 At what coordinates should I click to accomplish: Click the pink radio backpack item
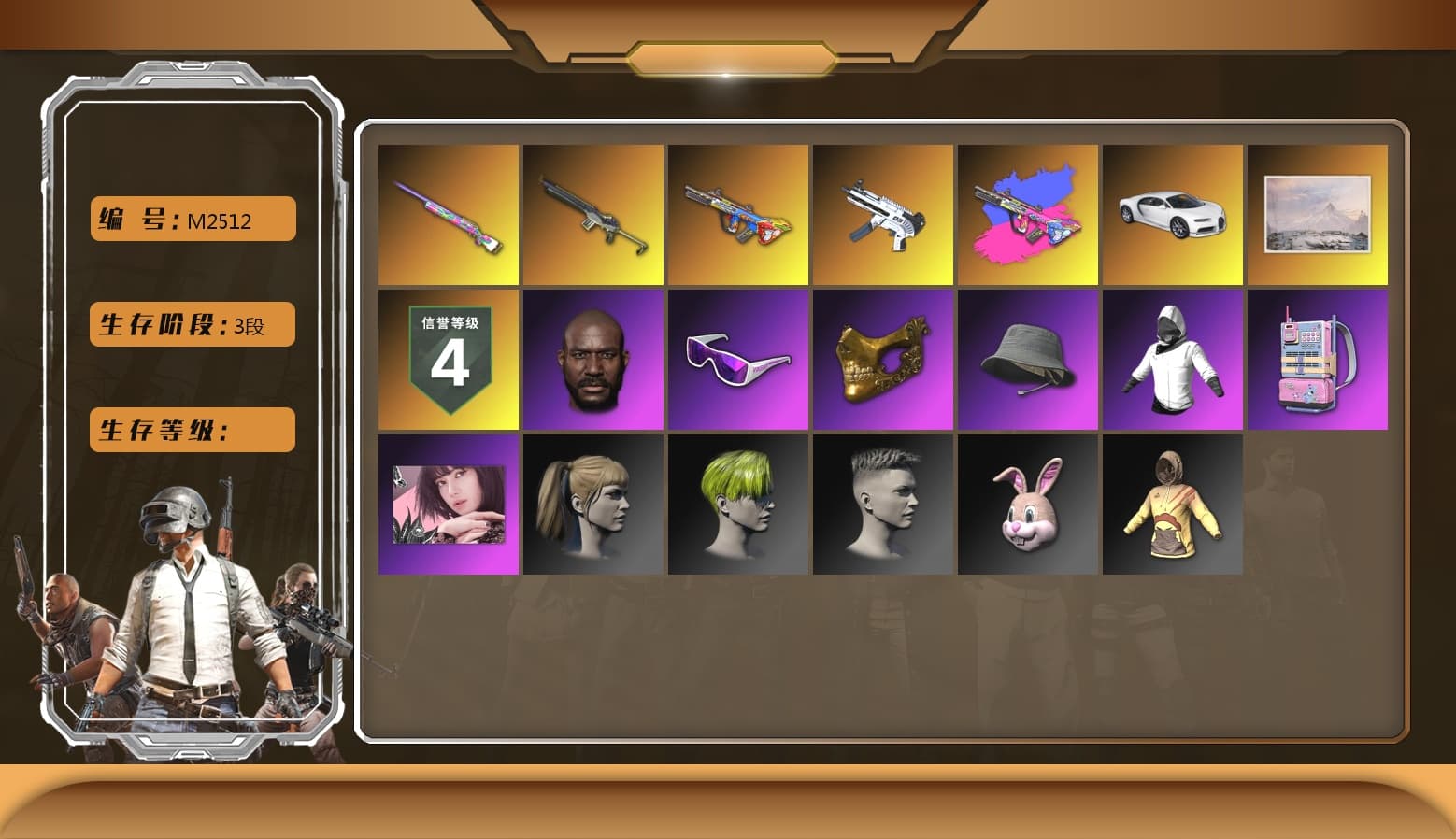[x=1317, y=359]
